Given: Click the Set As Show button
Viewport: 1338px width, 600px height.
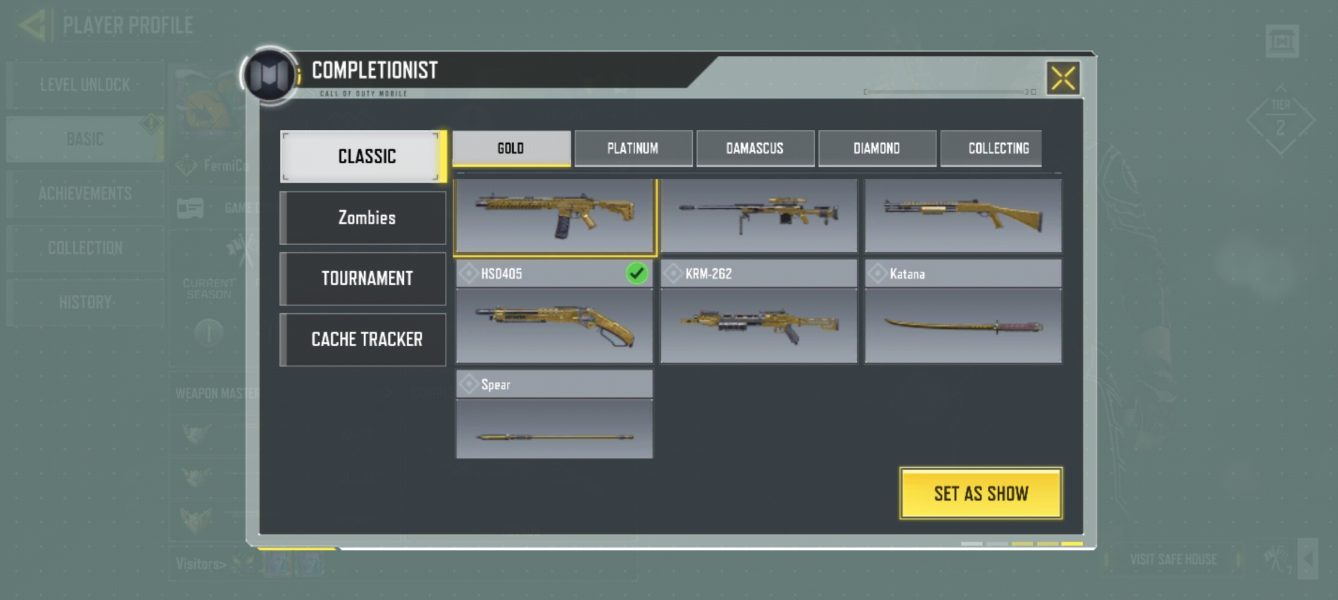Looking at the screenshot, I should pos(980,493).
